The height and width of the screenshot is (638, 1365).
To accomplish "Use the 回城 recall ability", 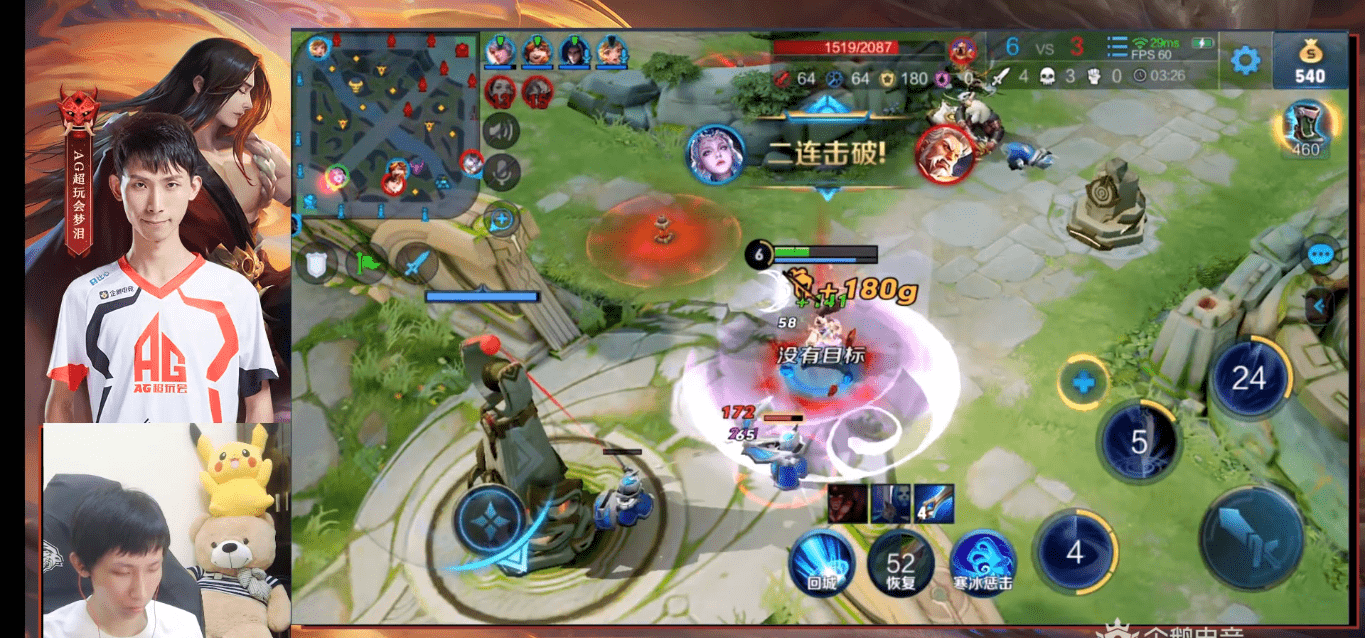I will (820, 563).
